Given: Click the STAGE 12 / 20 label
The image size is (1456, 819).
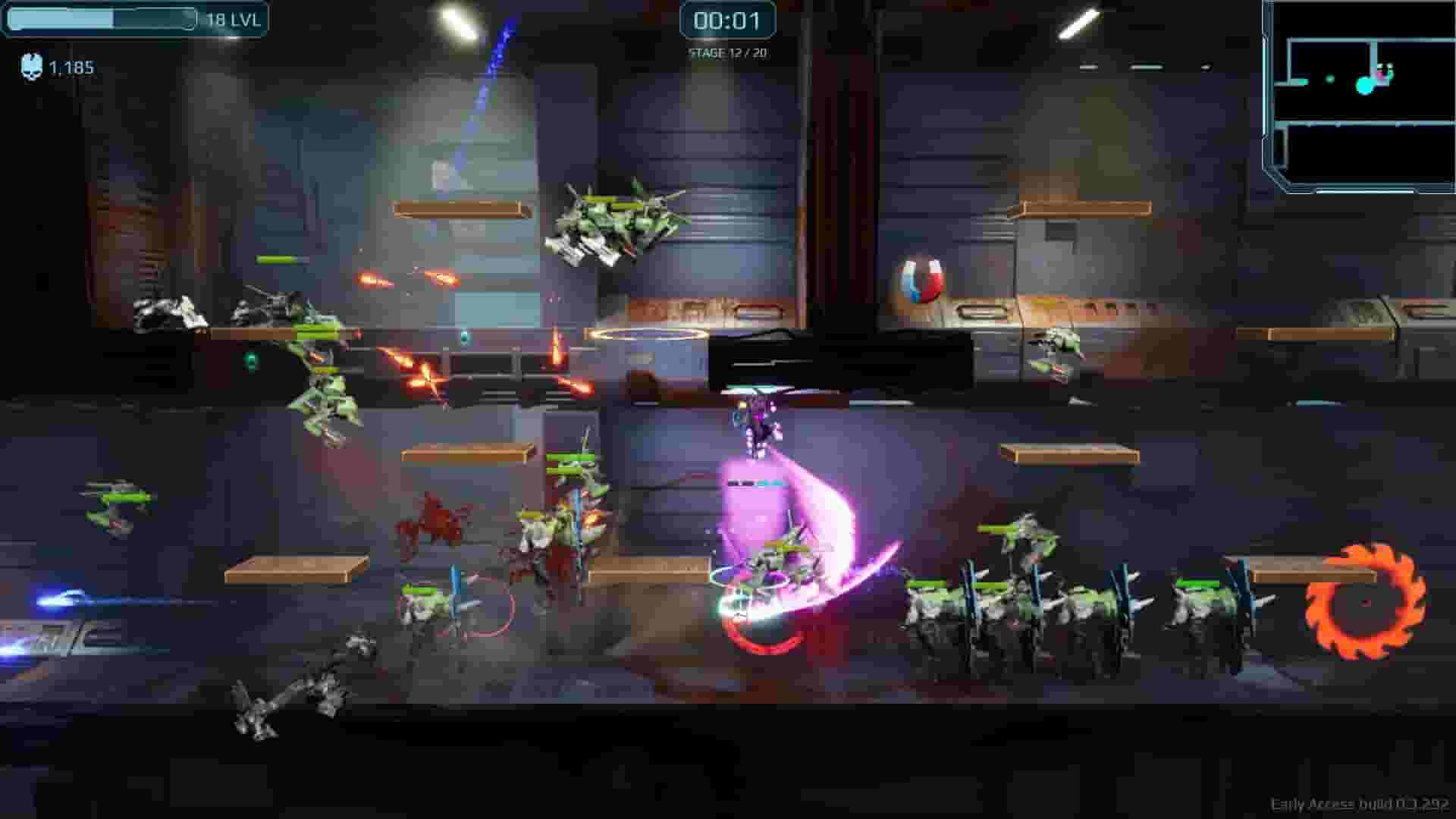Looking at the screenshot, I should click(726, 55).
